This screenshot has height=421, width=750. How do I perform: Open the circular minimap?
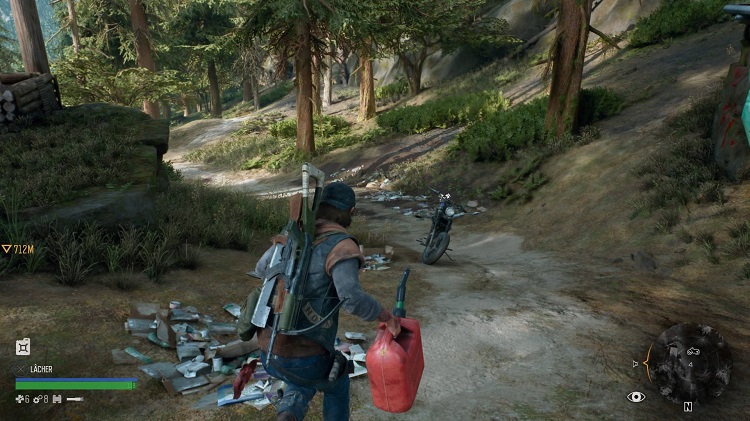point(688,361)
